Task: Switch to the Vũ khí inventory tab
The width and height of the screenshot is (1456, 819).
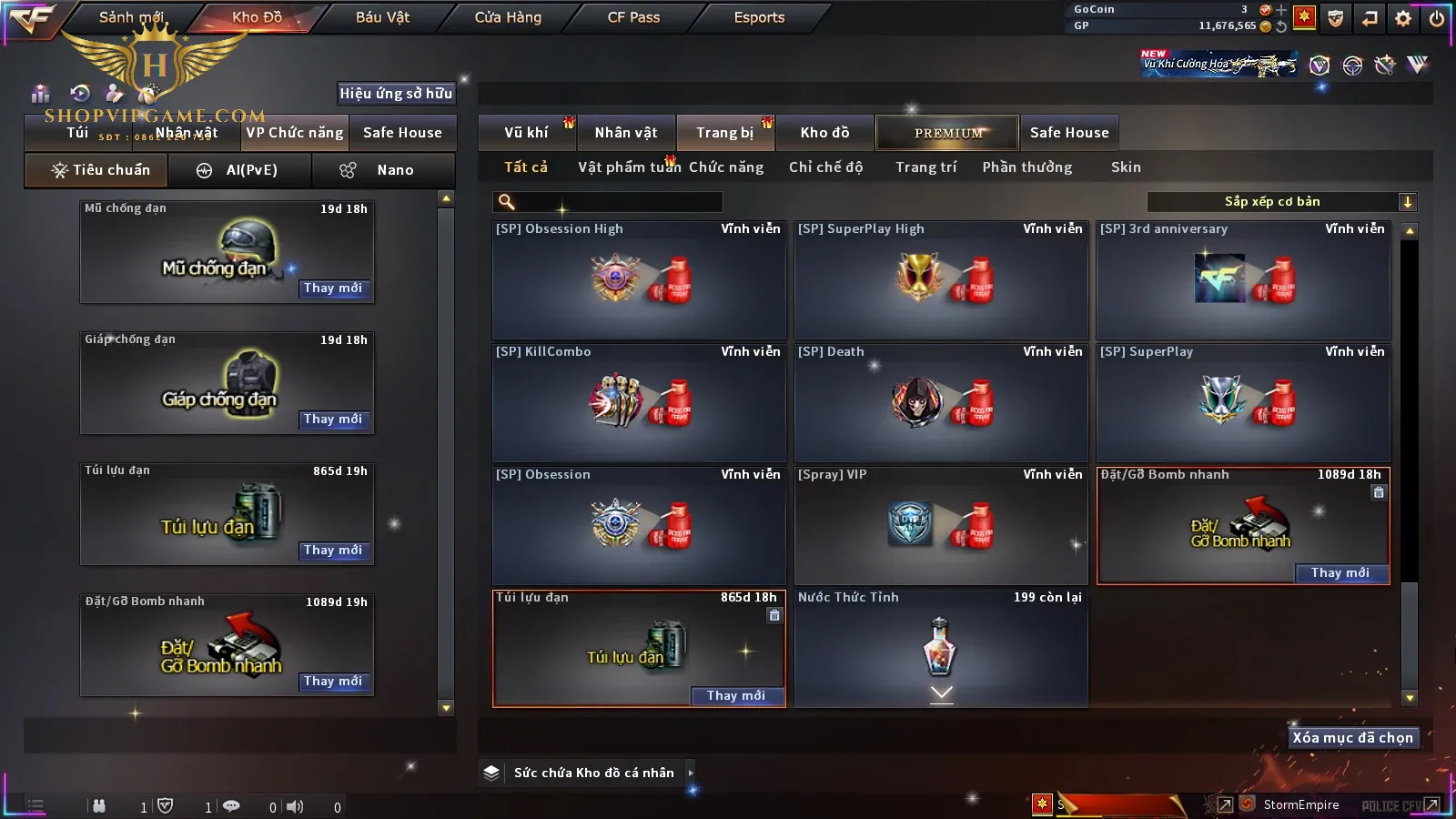Action: click(x=526, y=133)
